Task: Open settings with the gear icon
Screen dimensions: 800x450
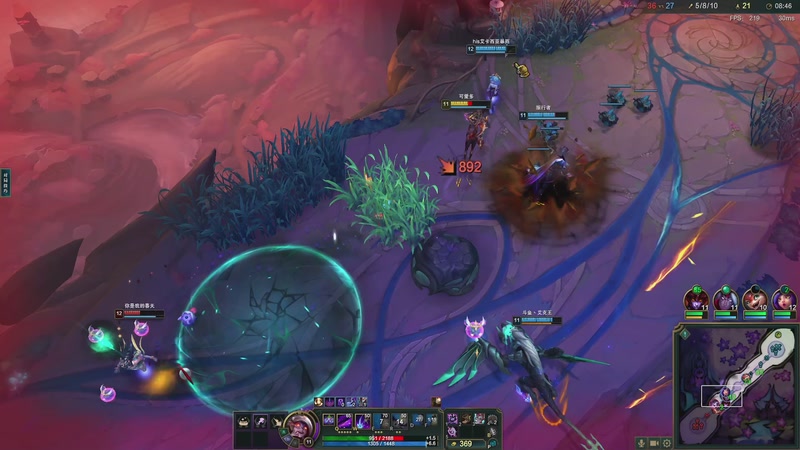Action: point(667,442)
